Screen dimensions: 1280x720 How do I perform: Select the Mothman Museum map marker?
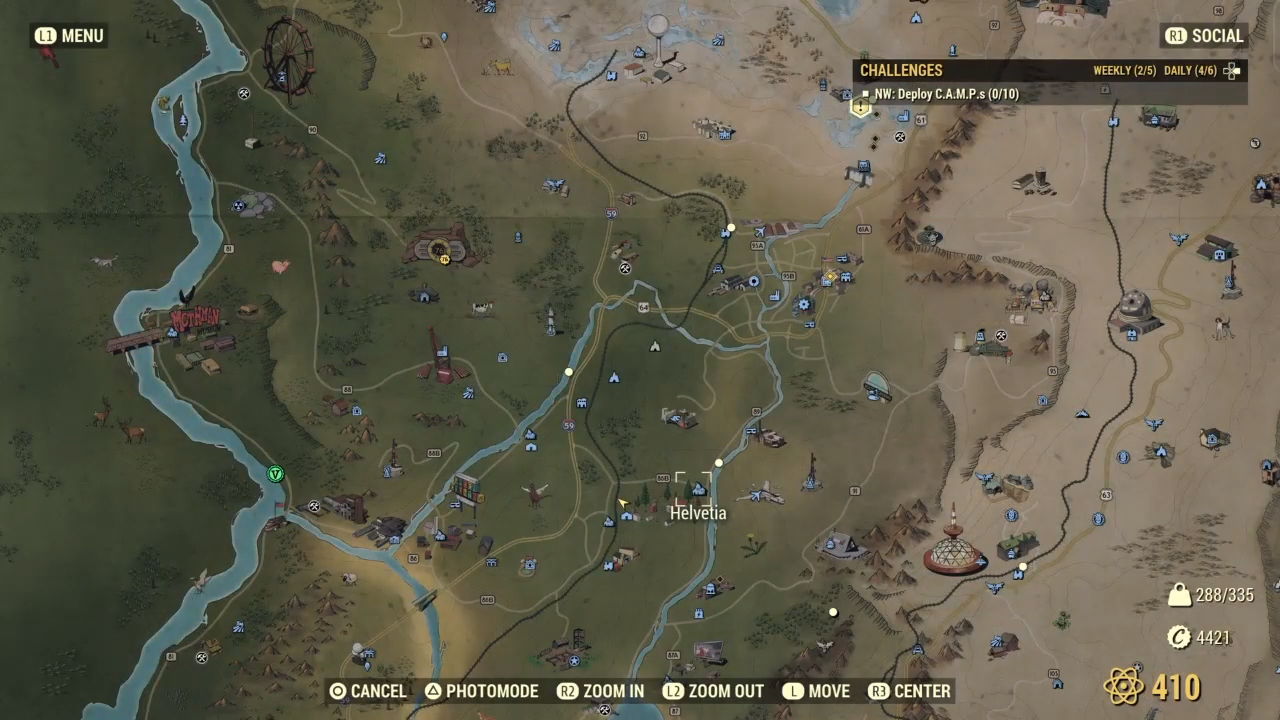[194, 320]
